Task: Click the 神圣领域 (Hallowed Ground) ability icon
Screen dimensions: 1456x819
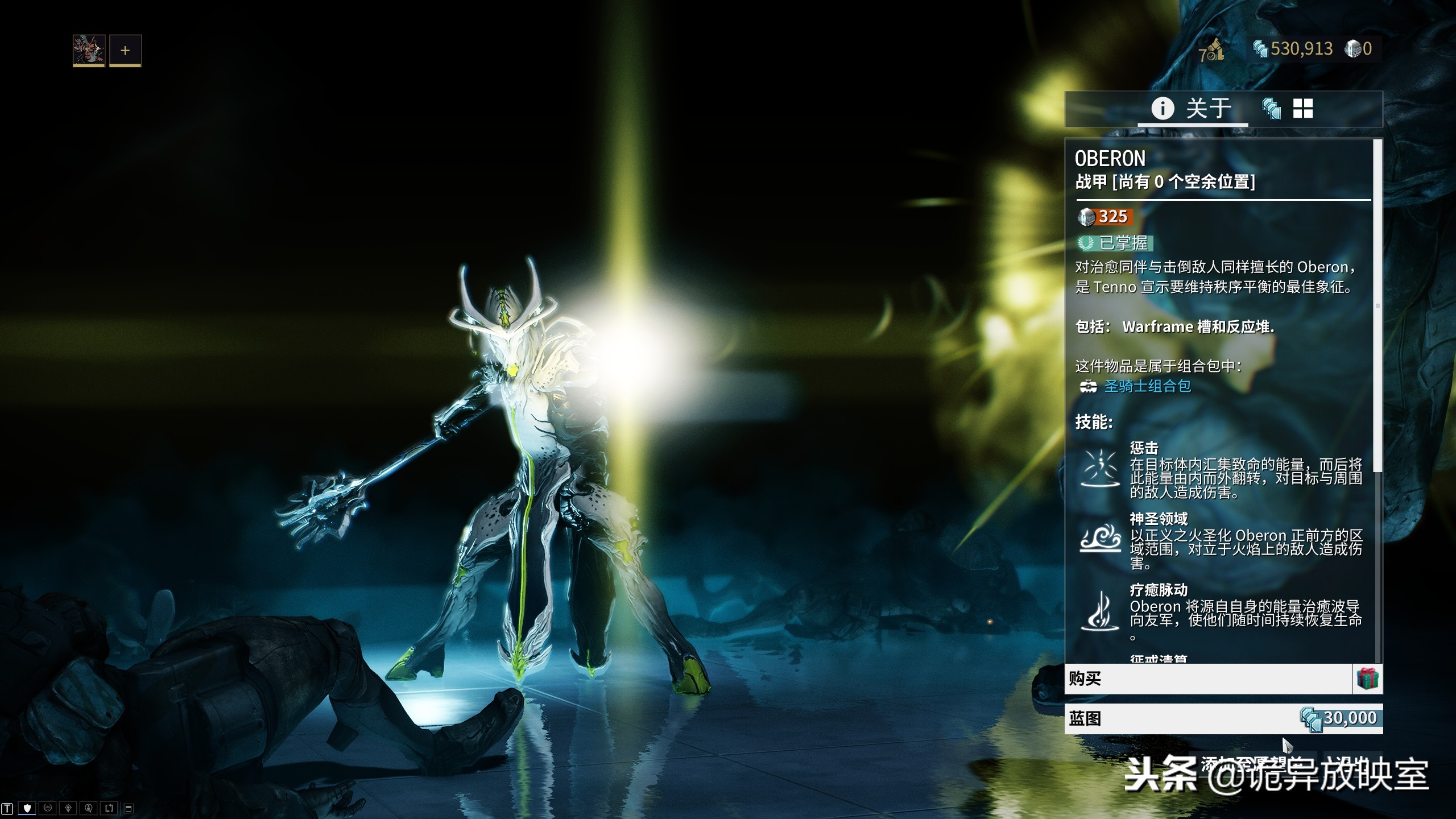Action: click(x=1101, y=539)
